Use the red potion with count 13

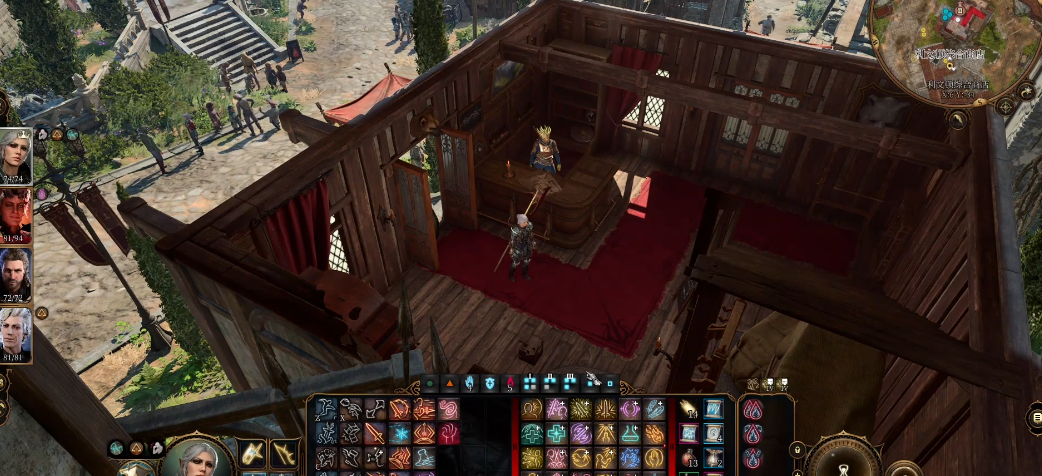coord(689,456)
